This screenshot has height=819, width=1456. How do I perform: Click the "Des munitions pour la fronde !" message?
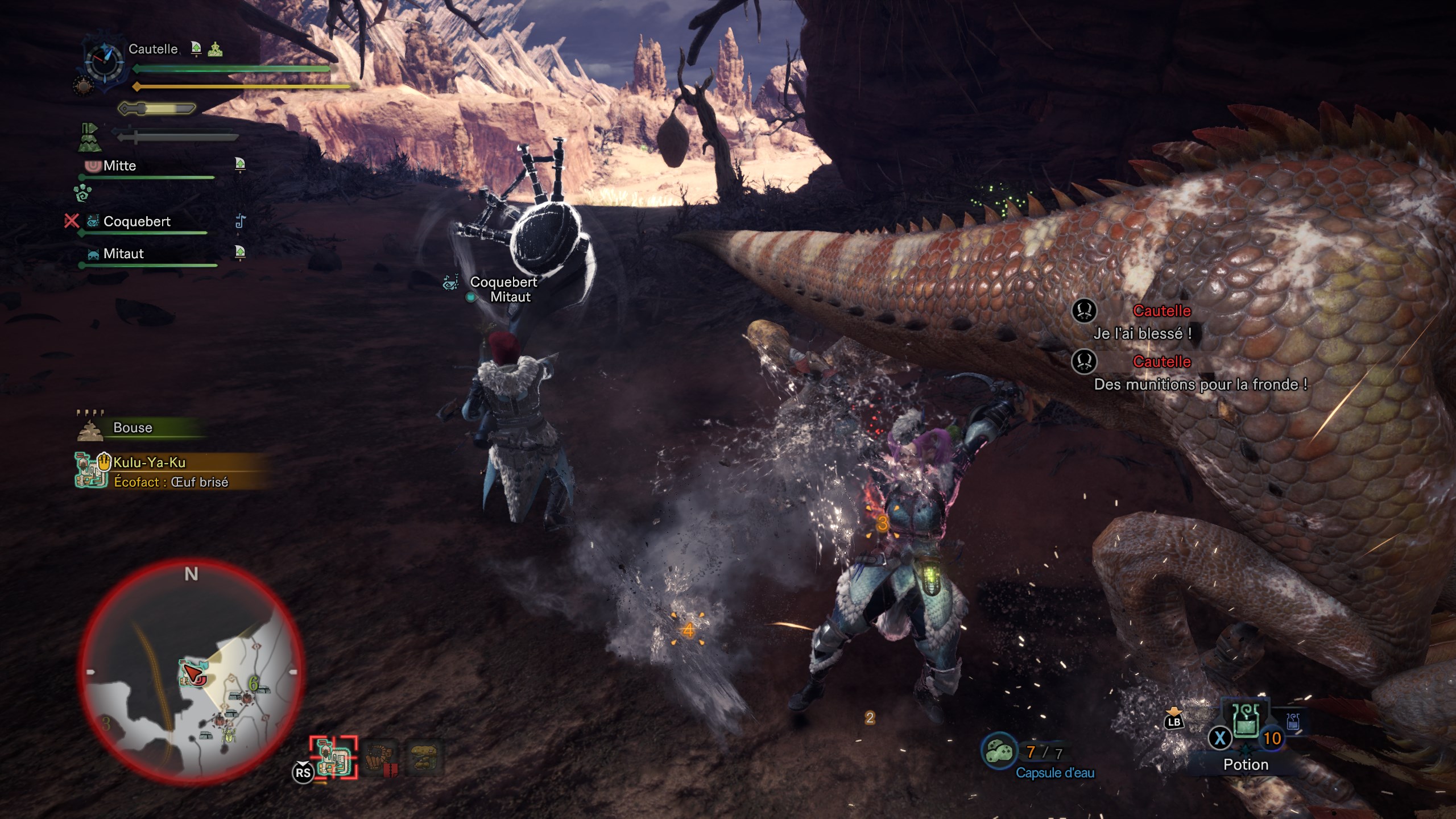1200,385
